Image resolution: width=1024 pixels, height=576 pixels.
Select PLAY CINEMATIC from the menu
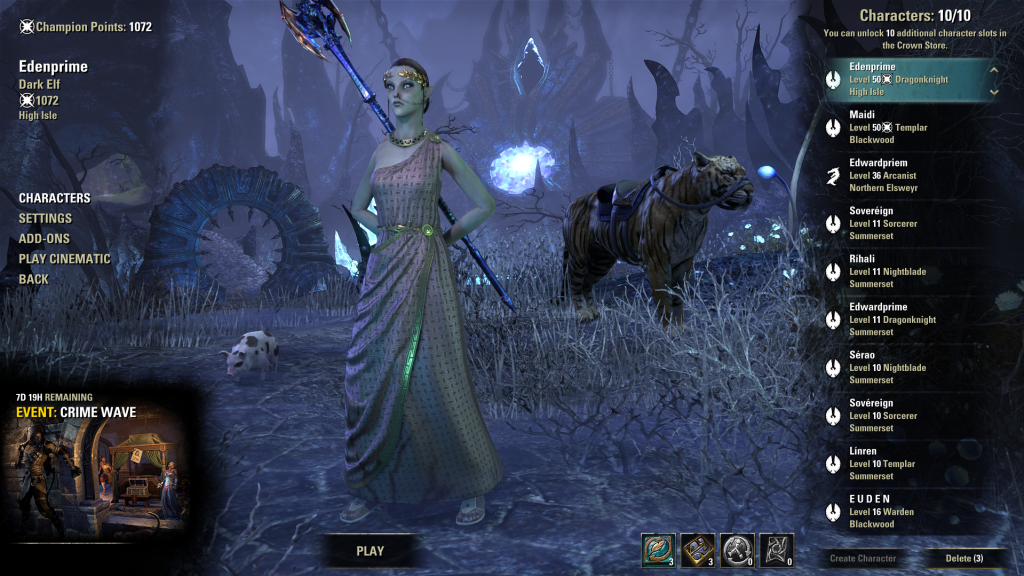[65, 259]
